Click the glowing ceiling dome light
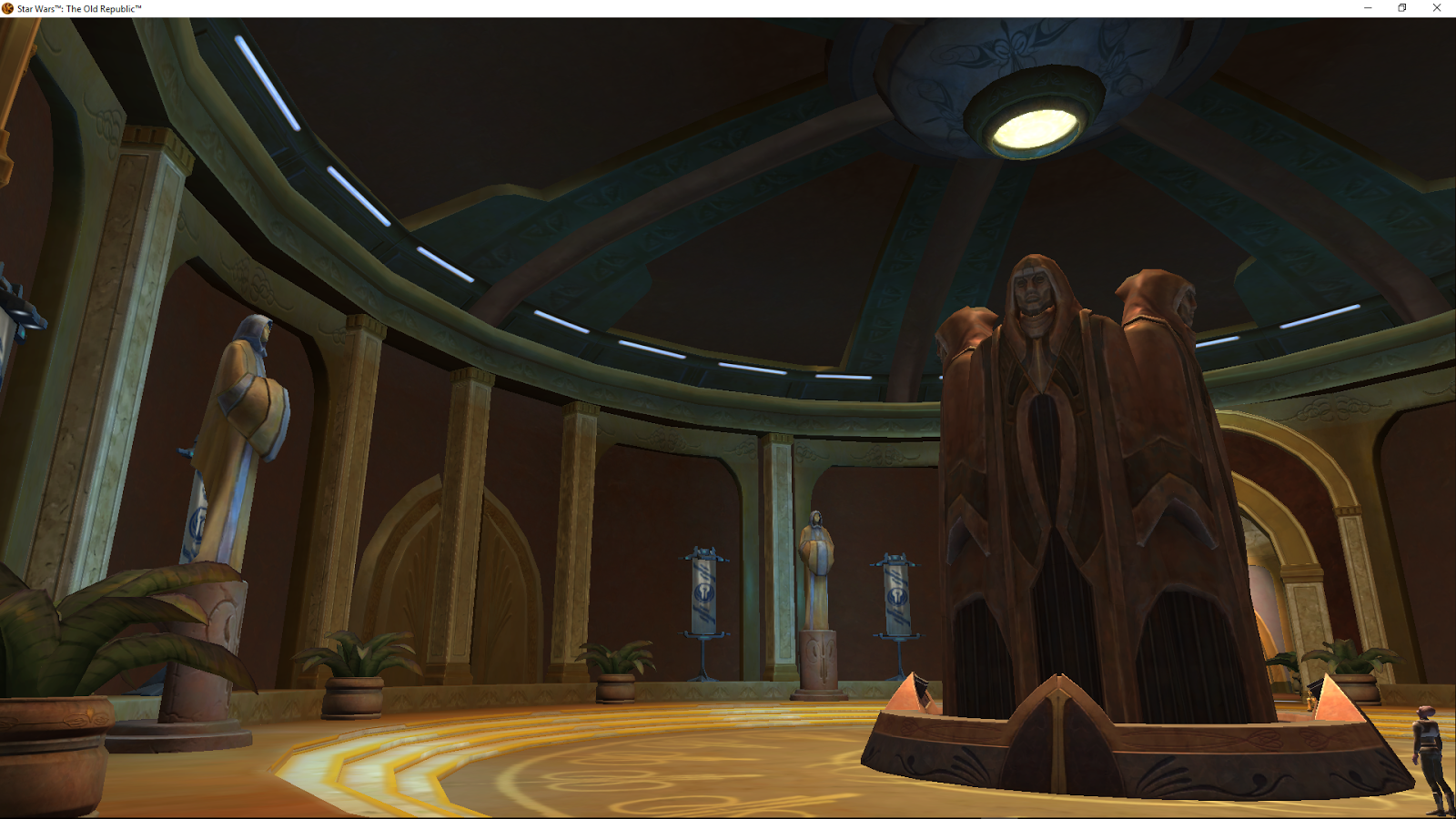 pos(1037,123)
